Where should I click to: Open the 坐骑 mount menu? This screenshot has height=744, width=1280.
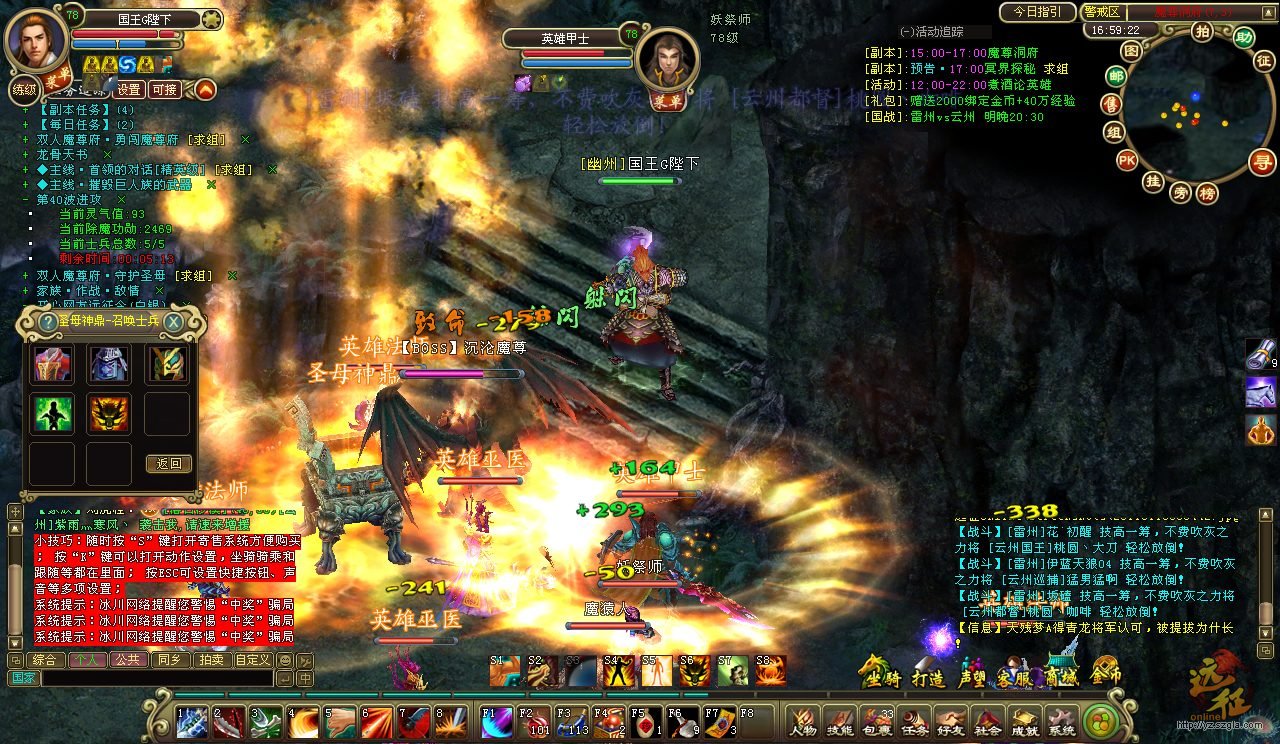coord(877,674)
